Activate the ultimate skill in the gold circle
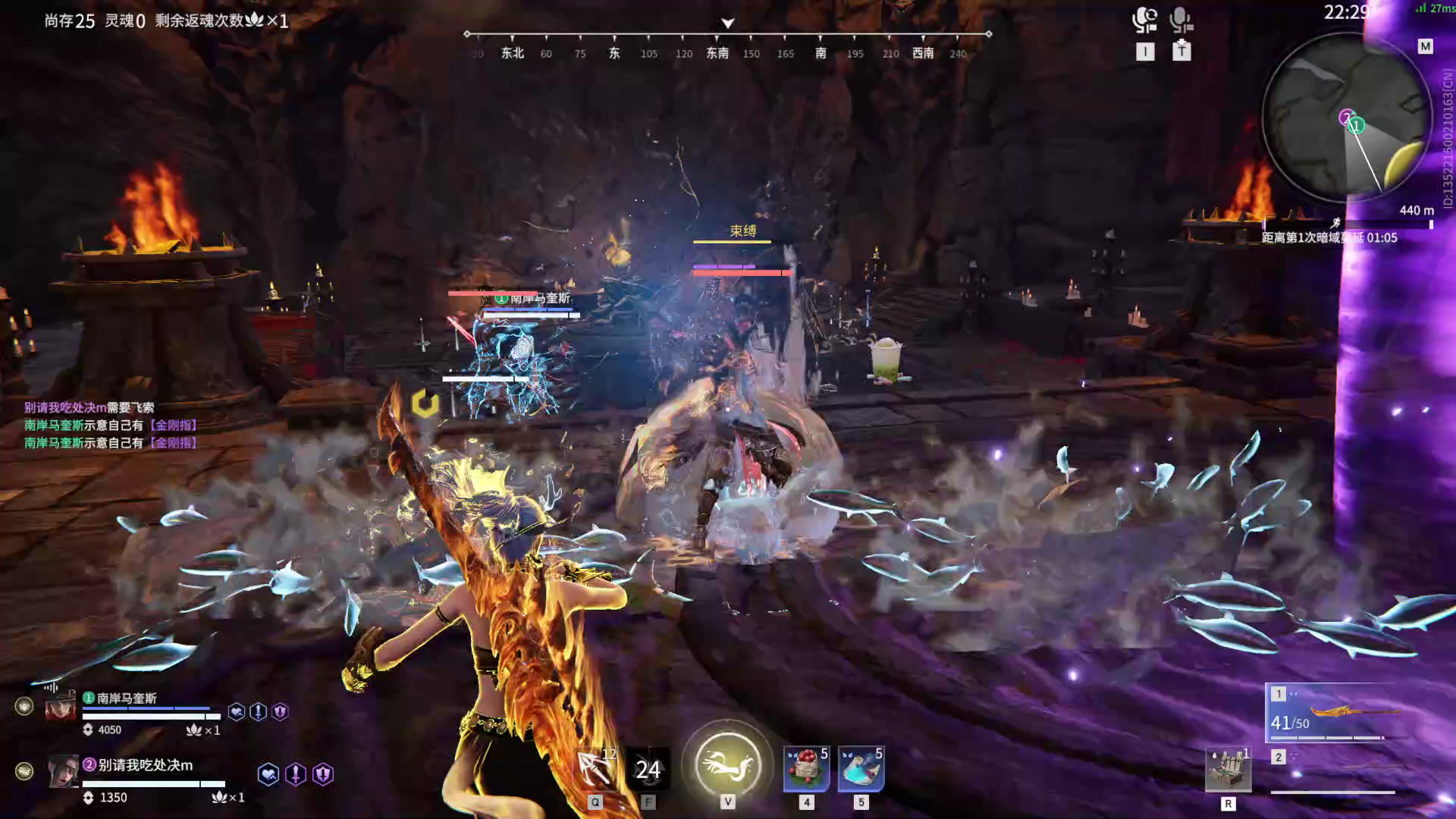Viewport: 1456px width, 819px height. click(727, 764)
